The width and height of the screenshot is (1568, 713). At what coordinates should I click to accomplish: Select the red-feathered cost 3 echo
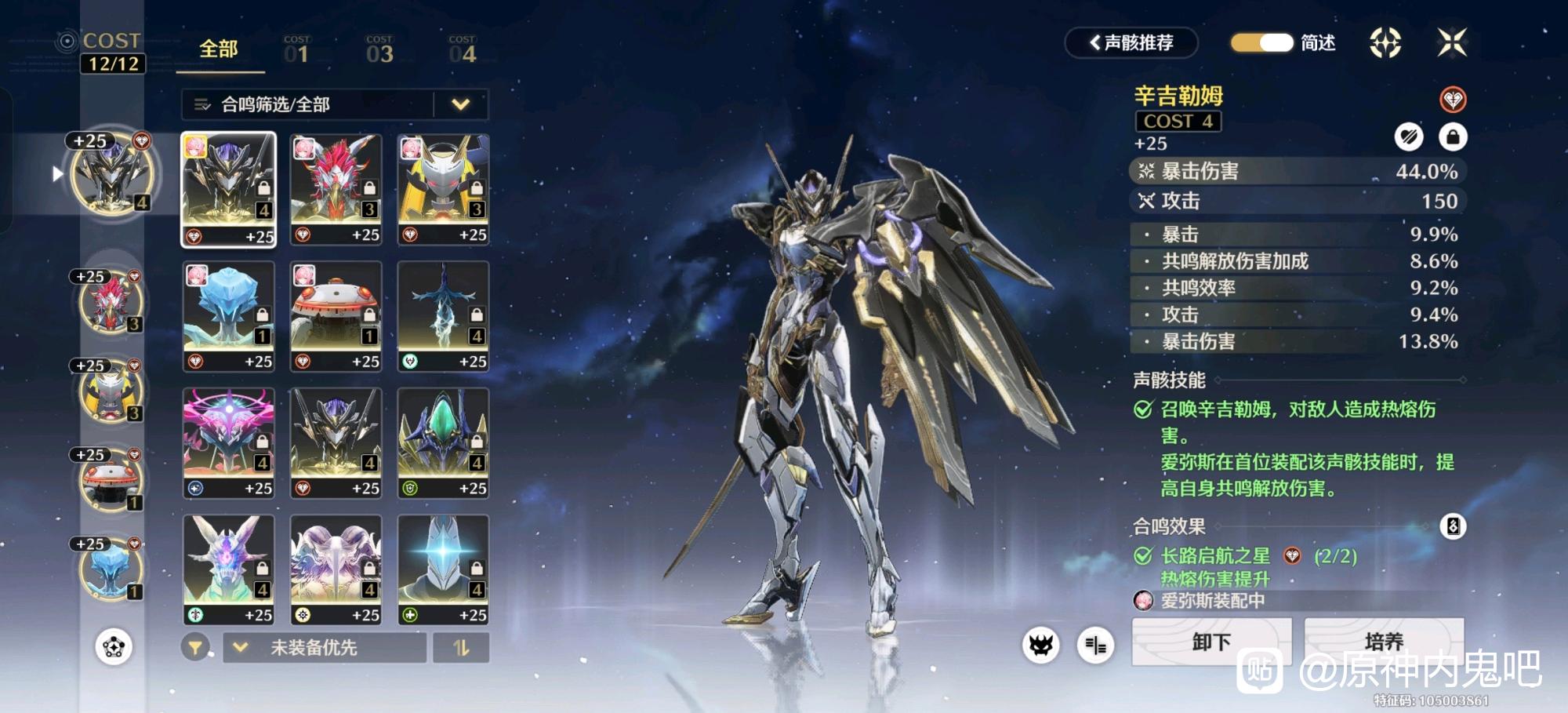click(x=336, y=189)
